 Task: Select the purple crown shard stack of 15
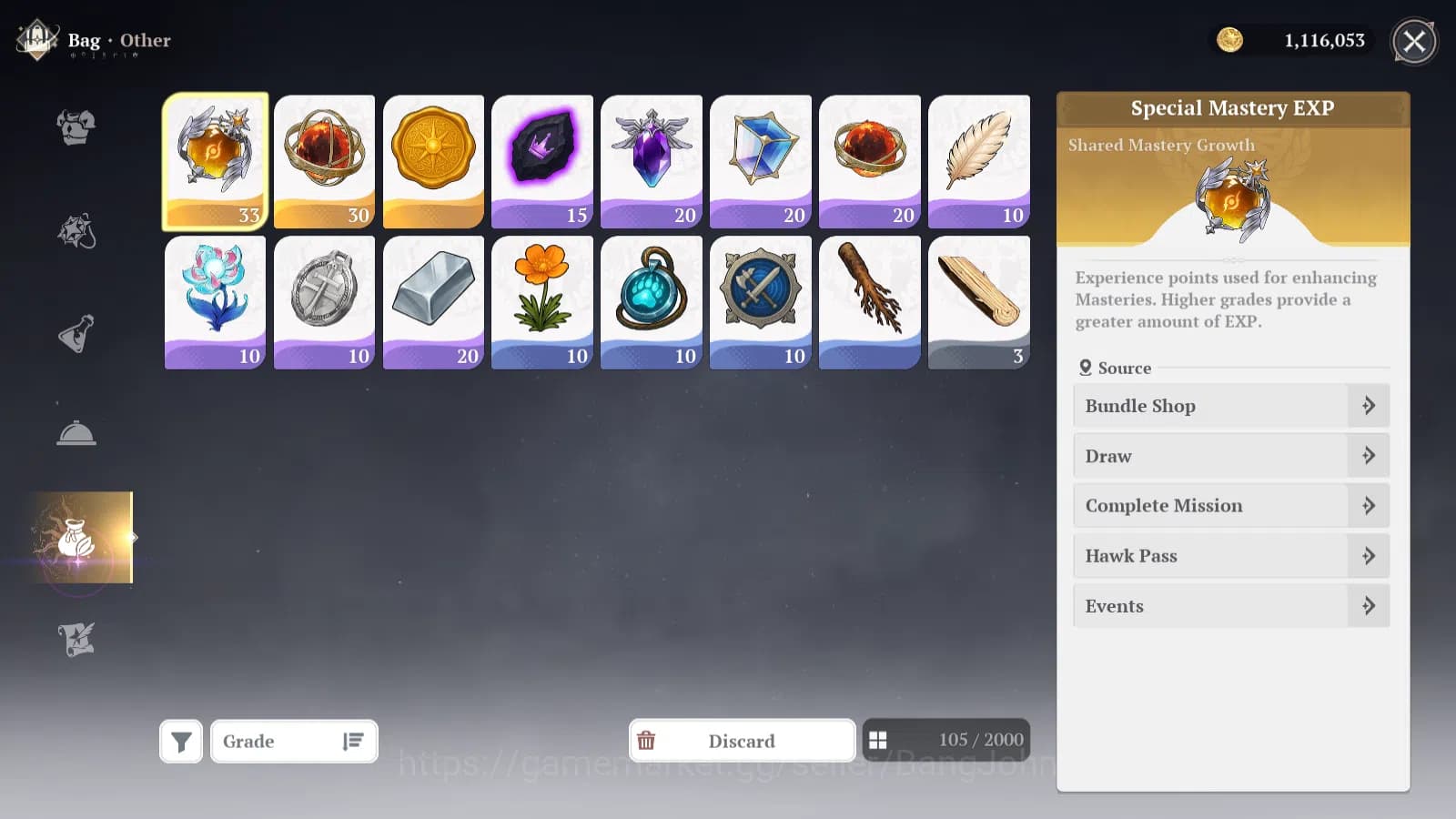[x=542, y=162]
